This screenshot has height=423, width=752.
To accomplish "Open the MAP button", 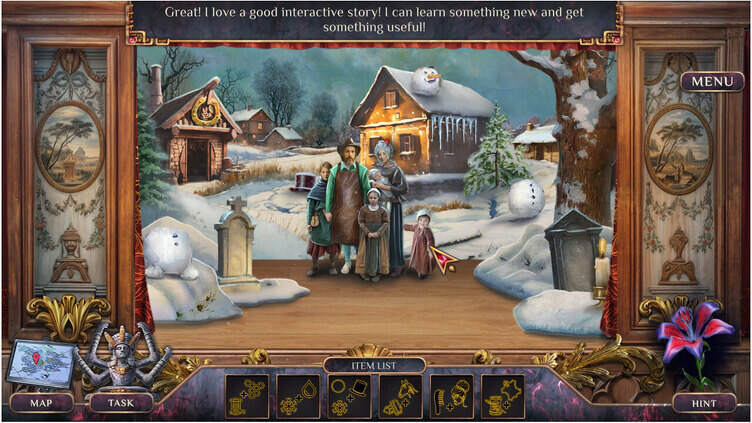I will pos(41,403).
